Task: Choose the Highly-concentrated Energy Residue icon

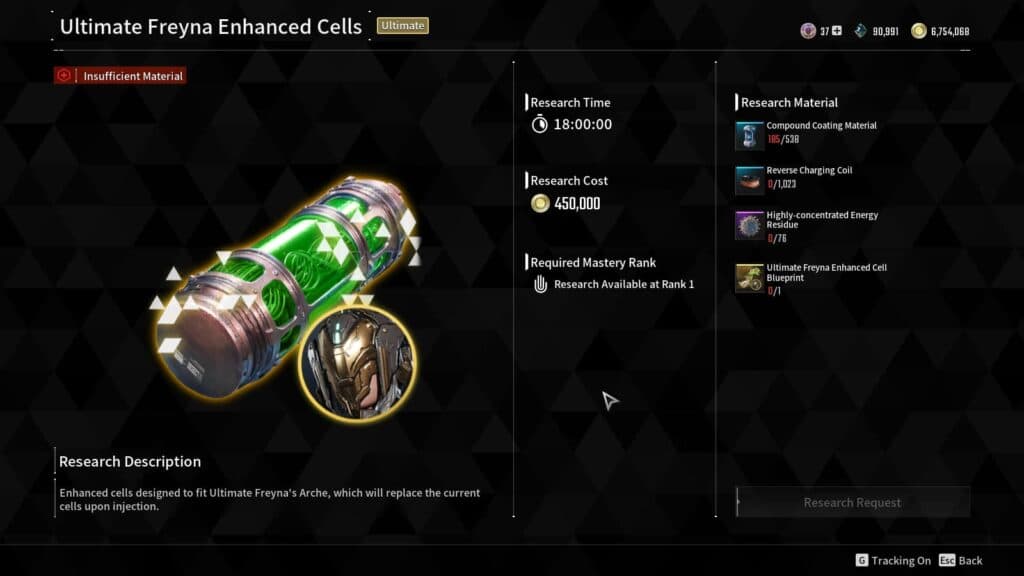Action: (x=749, y=225)
